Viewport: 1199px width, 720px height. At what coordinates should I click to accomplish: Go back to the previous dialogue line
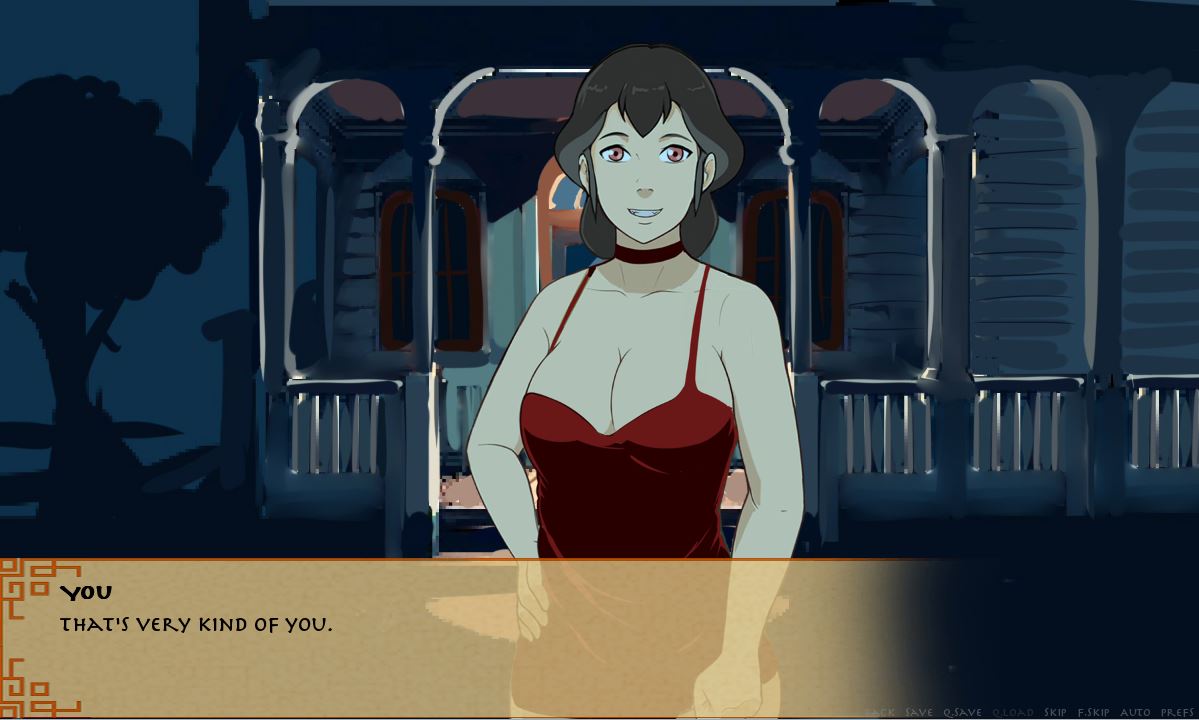(x=880, y=712)
